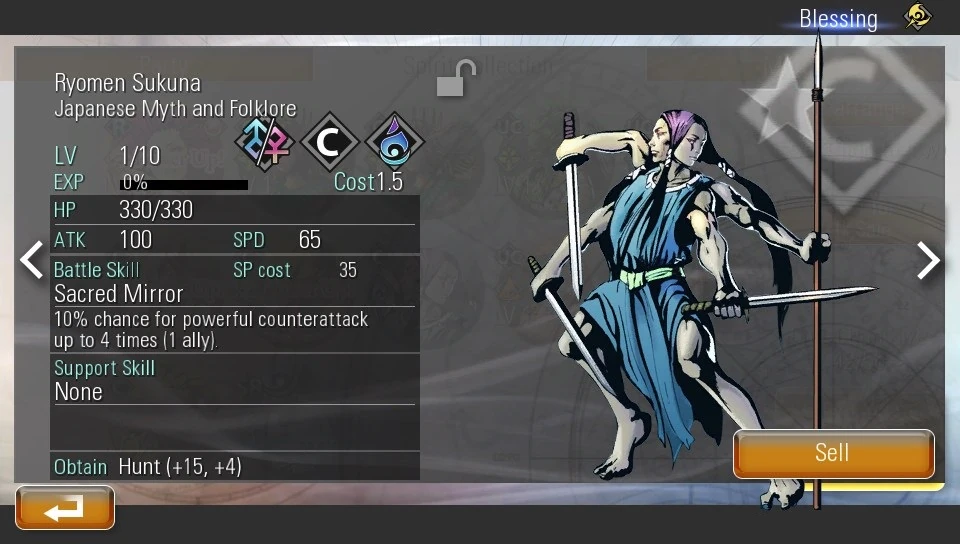Select the Sacred Mirror battle skill
Image resolution: width=960 pixels, height=544 pixels.
(119, 294)
